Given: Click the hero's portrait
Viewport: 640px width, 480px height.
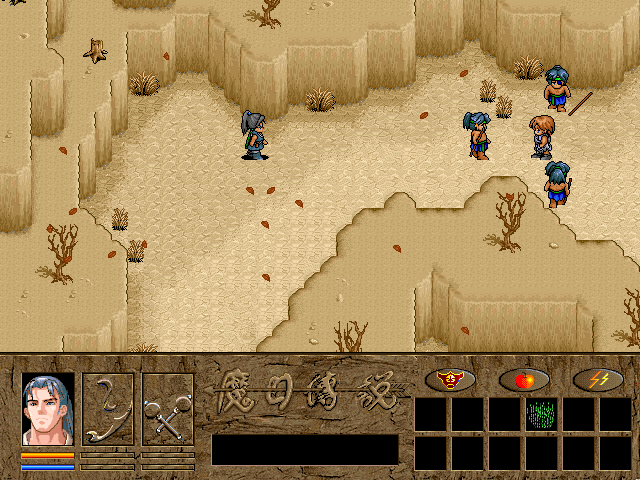Looking at the screenshot, I should click(48, 409).
